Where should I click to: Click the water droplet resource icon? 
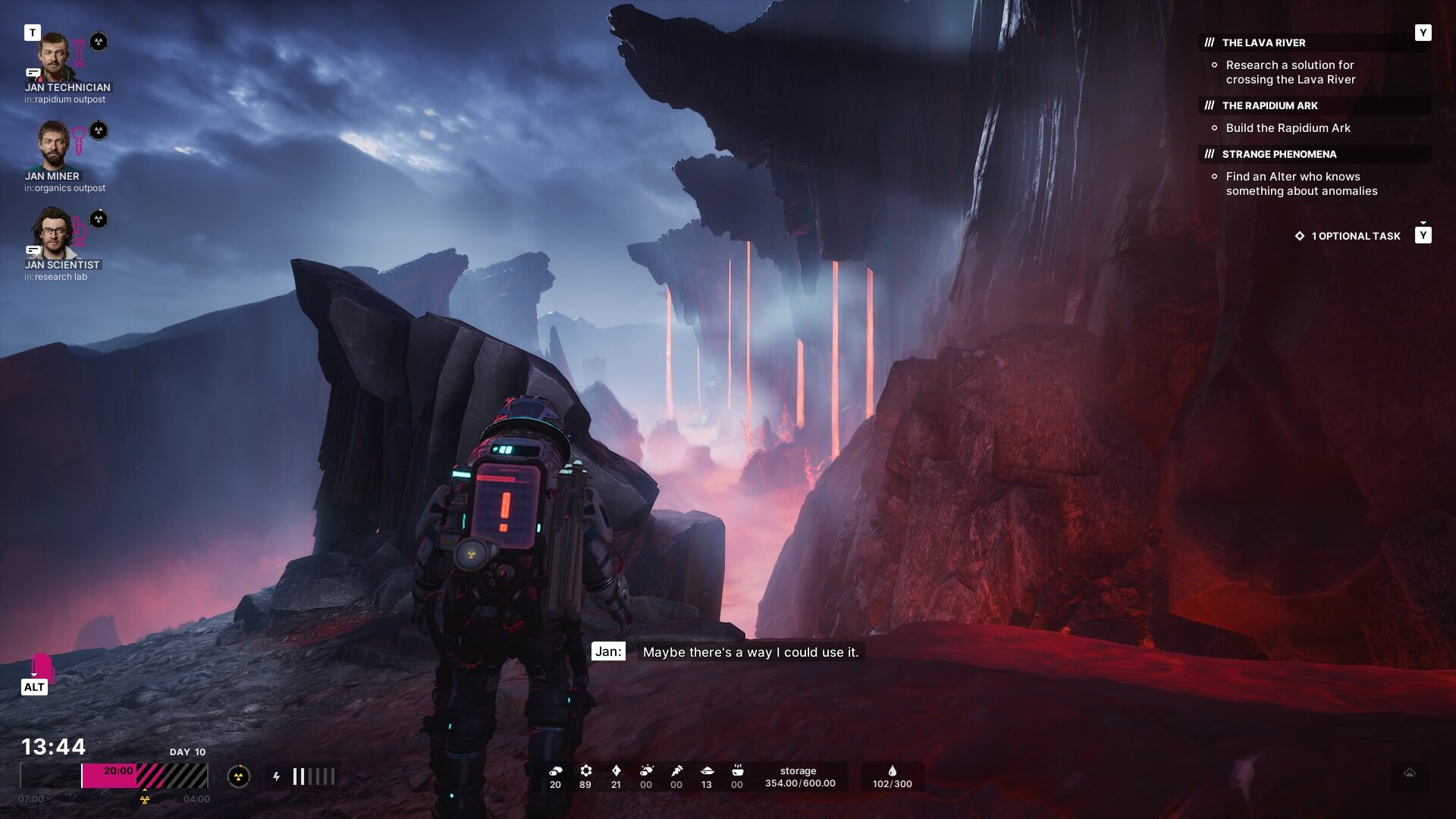point(892,770)
